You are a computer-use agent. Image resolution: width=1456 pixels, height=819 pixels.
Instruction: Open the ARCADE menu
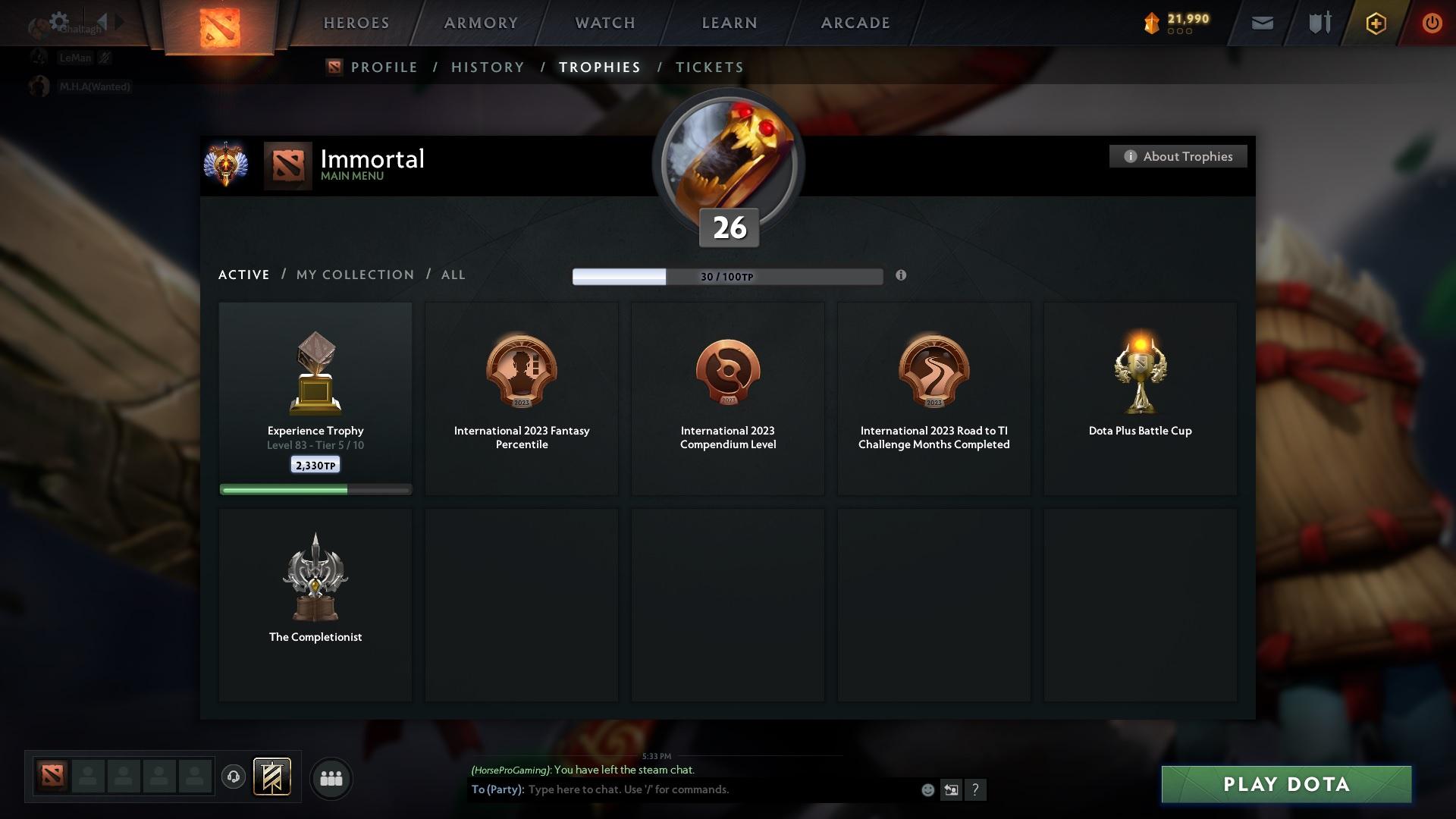point(855,23)
